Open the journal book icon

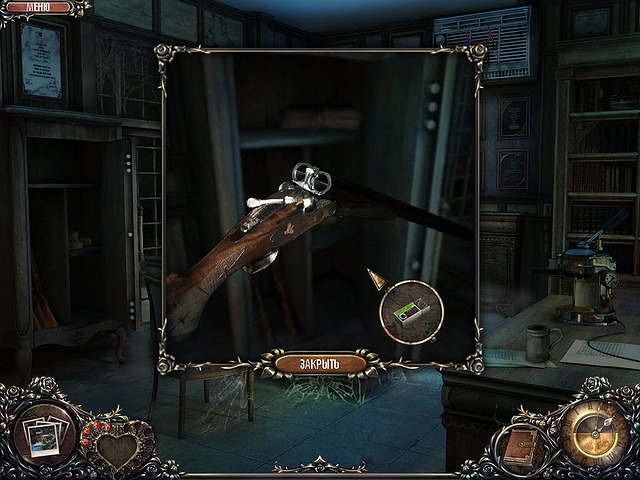520,447
